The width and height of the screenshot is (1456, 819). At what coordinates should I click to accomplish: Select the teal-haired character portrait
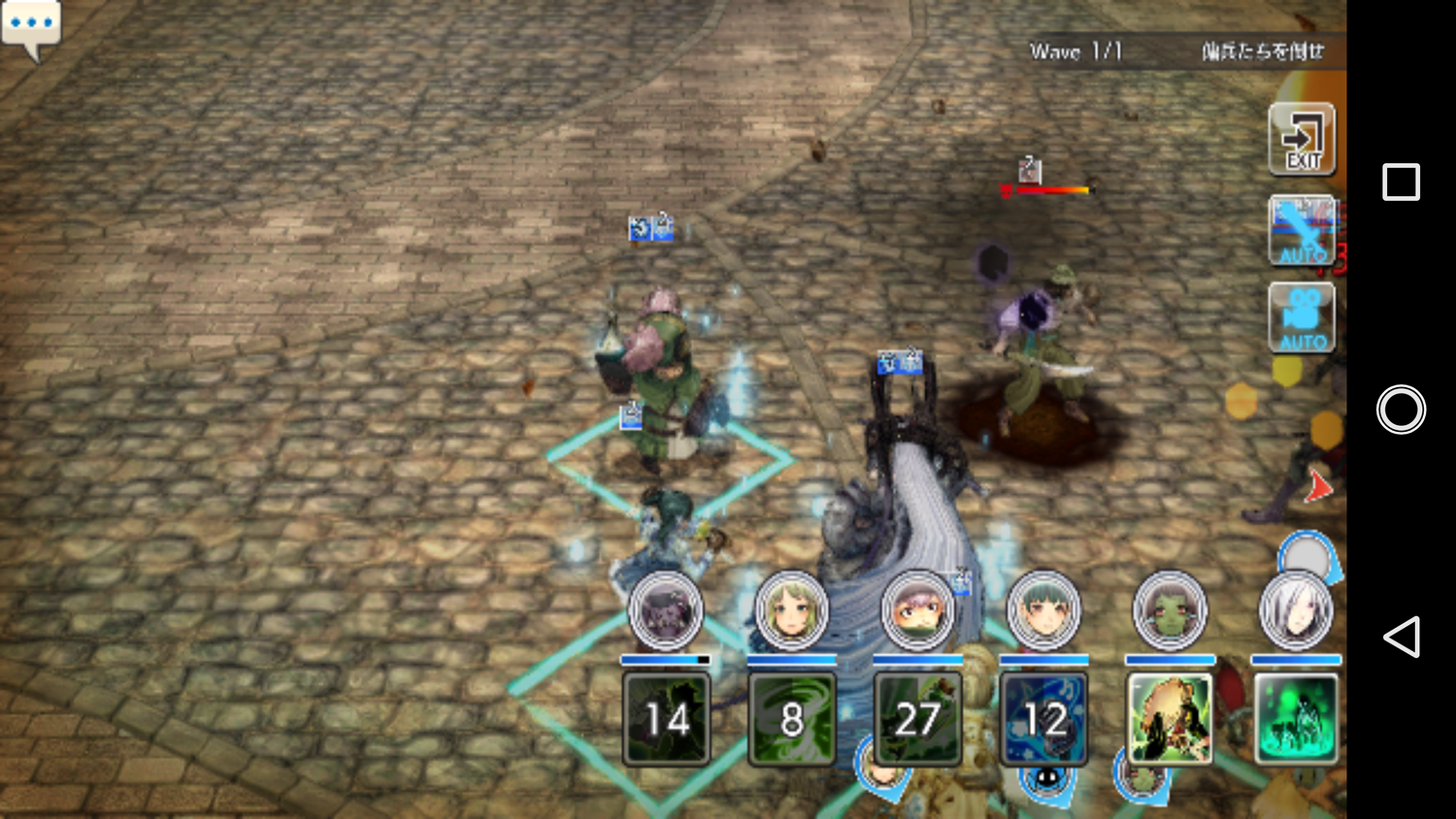pyautogui.click(x=1043, y=612)
